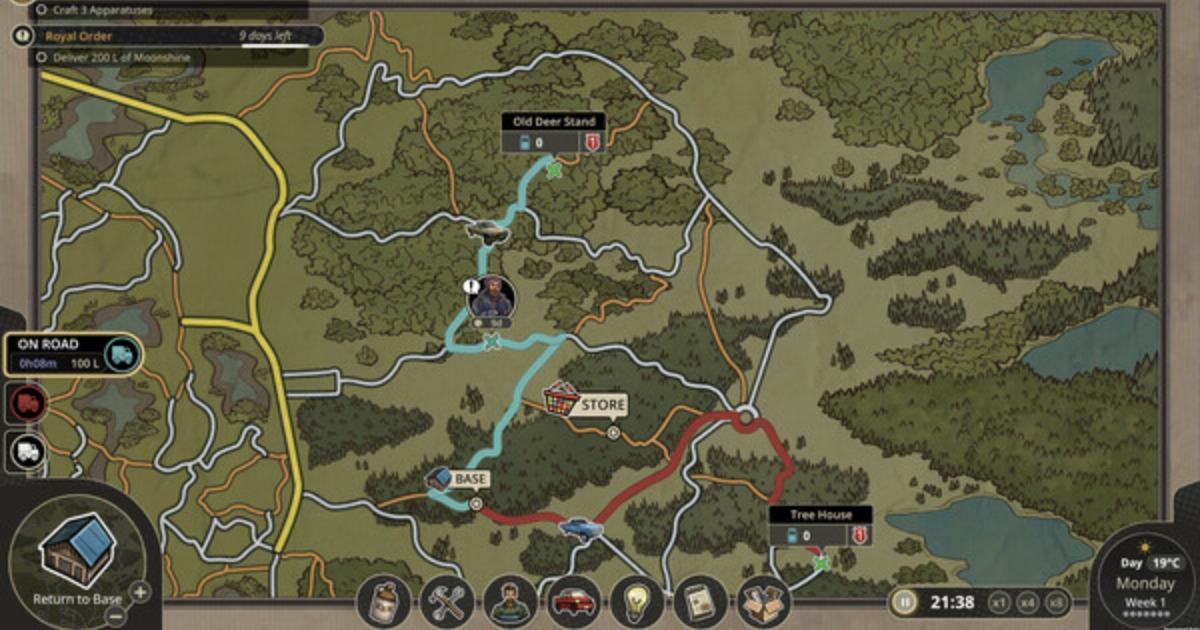1200x630 pixels.
Task: Open the crossed tools crafting menu
Action: pyautogui.click(x=448, y=602)
